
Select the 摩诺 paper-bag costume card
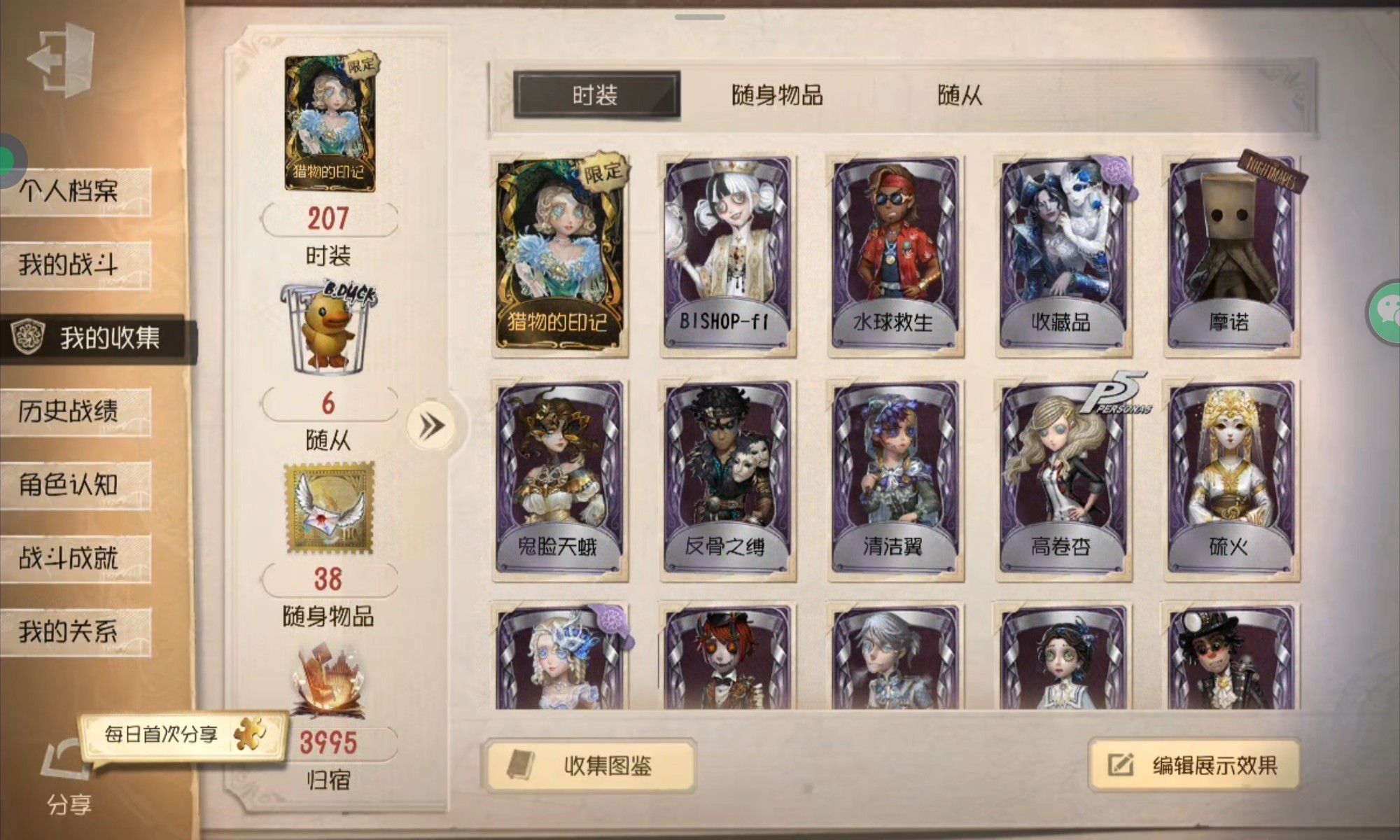pyautogui.click(x=1231, y=255)
